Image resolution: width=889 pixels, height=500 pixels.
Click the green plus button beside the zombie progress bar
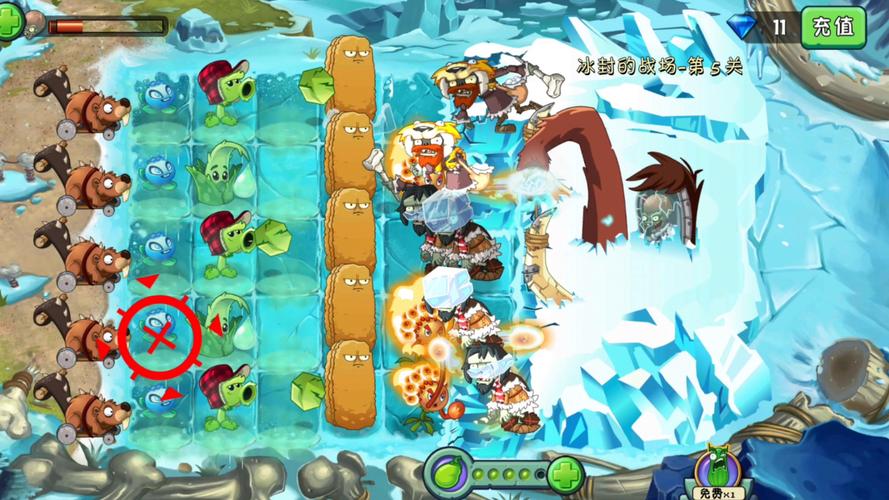[x=10, y=22]
